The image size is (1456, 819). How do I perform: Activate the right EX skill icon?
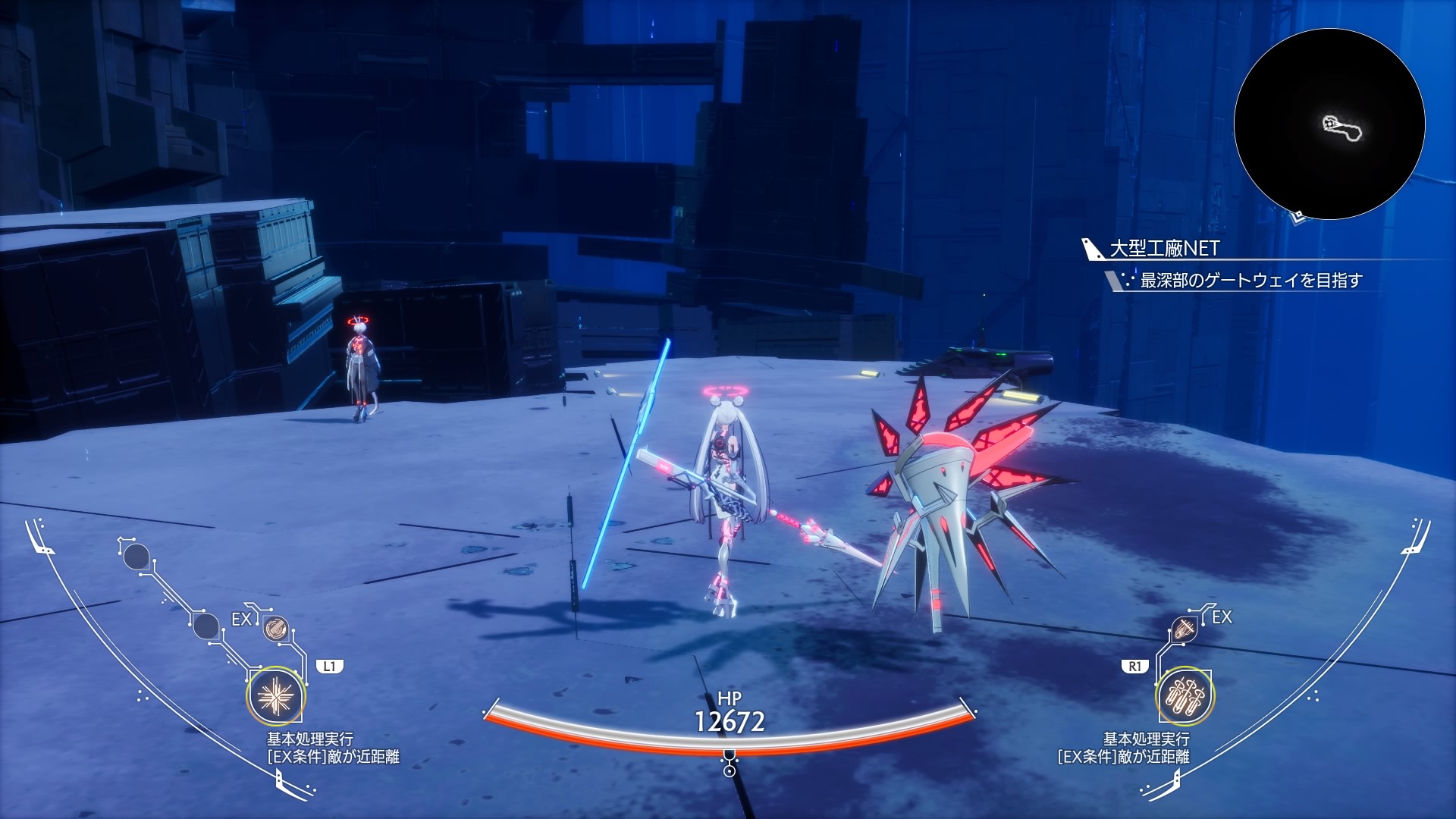(x=1183, y=629)
